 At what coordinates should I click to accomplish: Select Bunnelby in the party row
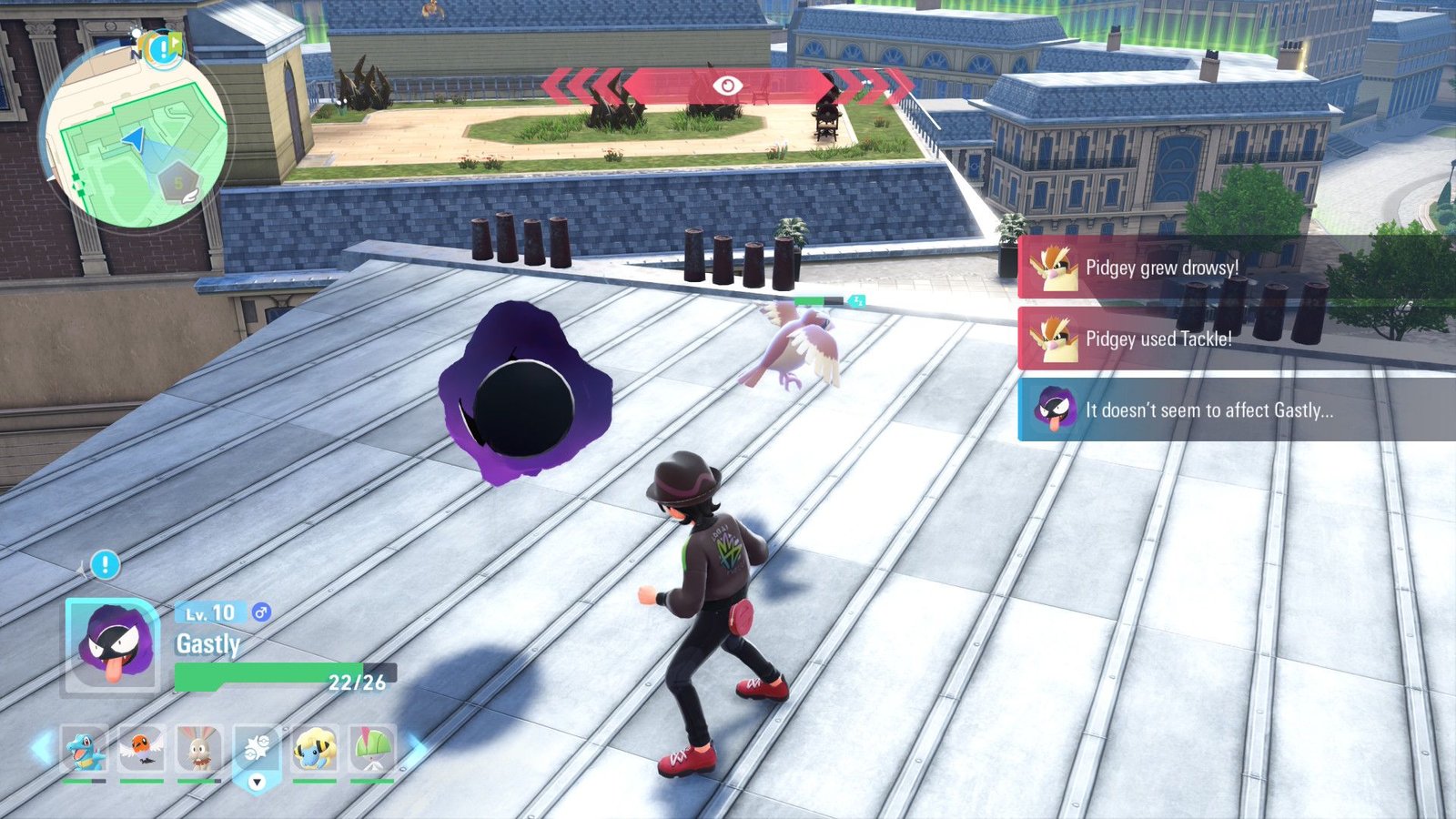click(198, 750)
